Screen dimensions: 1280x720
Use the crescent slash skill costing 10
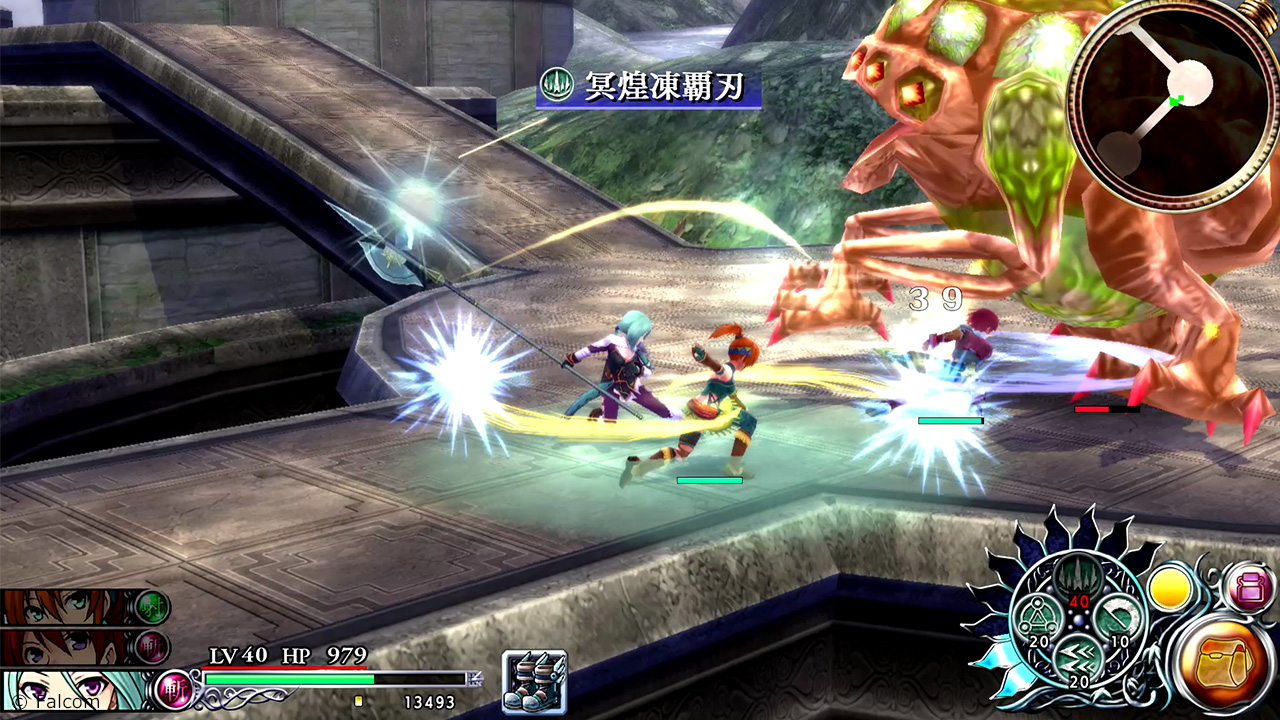[x=1115, y=622]
